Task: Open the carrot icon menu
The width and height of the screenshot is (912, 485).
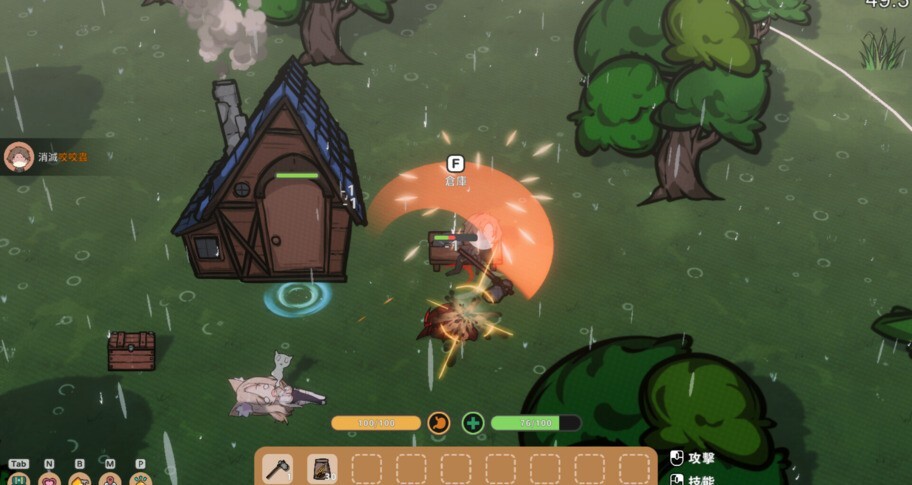Action: click(x=140, y=479)
